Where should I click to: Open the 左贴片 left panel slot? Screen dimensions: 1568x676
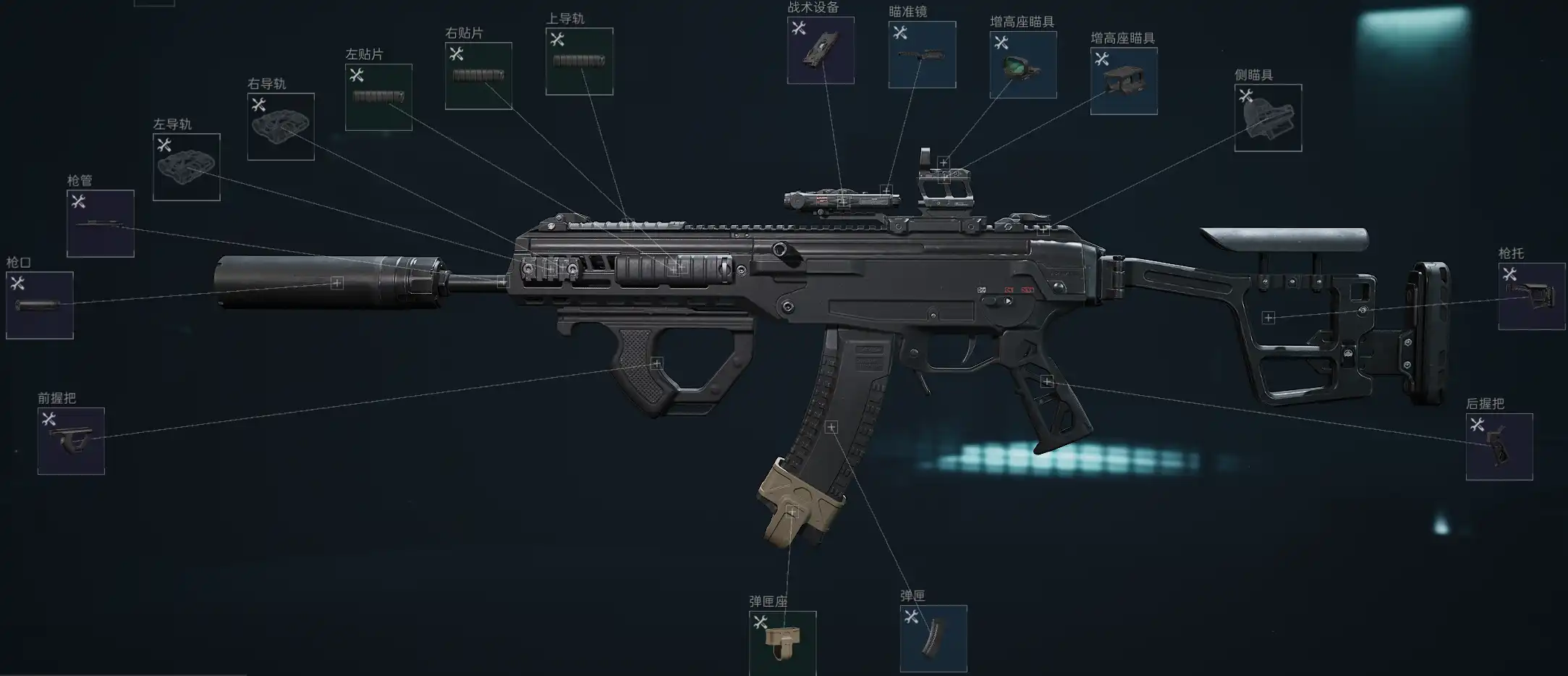pos(378,97)
